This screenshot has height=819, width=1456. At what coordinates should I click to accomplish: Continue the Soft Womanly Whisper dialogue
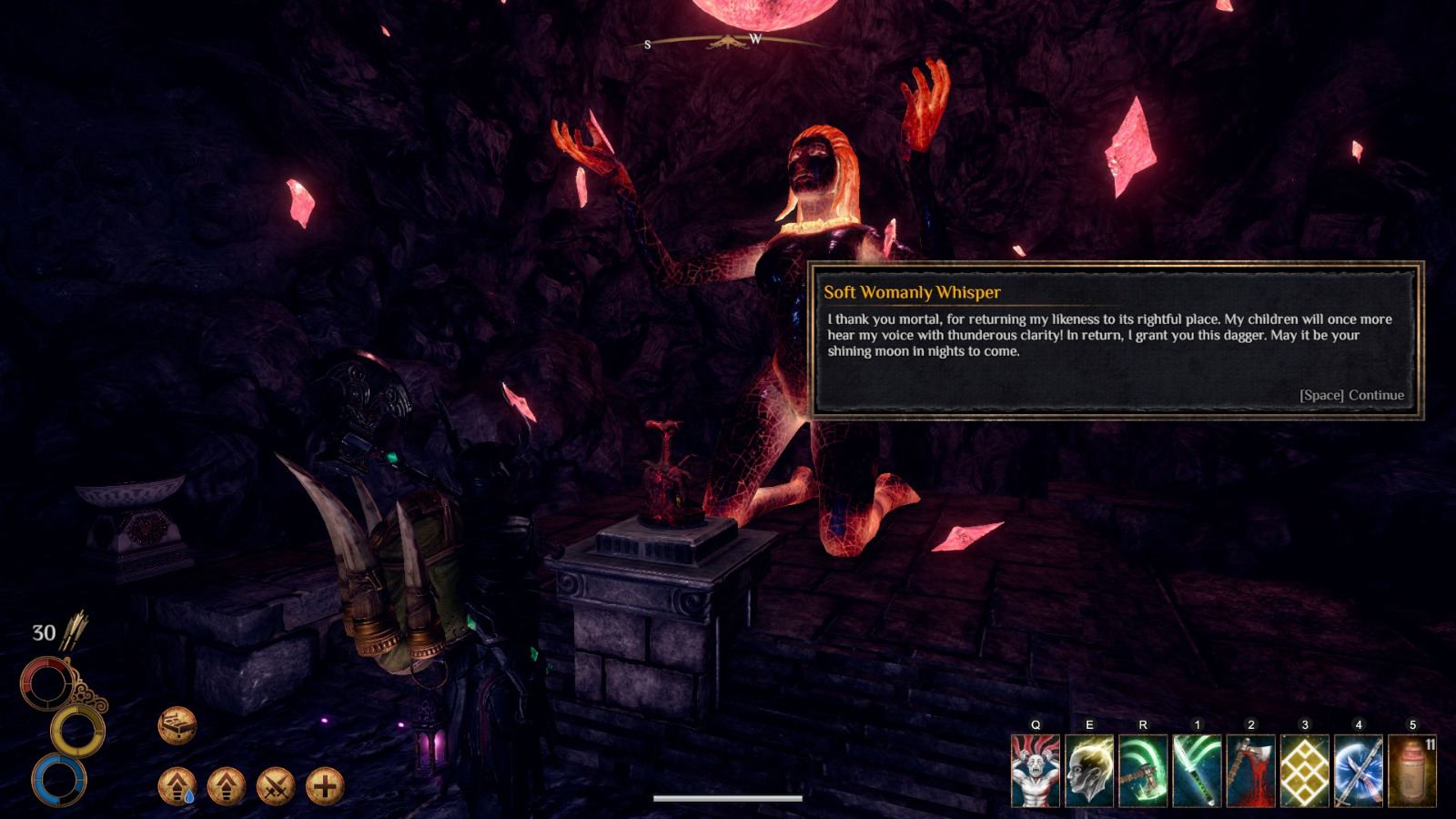(1351, 395)
